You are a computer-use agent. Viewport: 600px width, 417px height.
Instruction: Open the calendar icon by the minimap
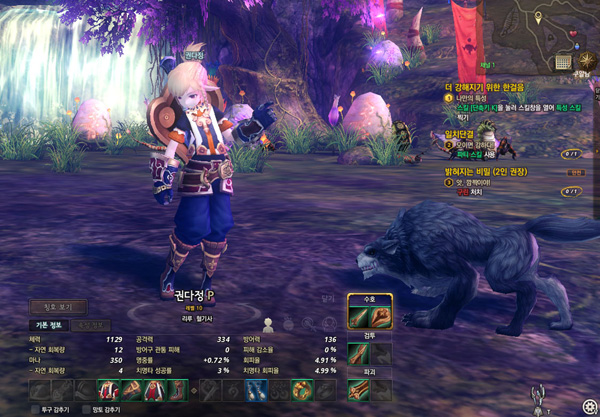pyautogui.click(x=563, y=60)
